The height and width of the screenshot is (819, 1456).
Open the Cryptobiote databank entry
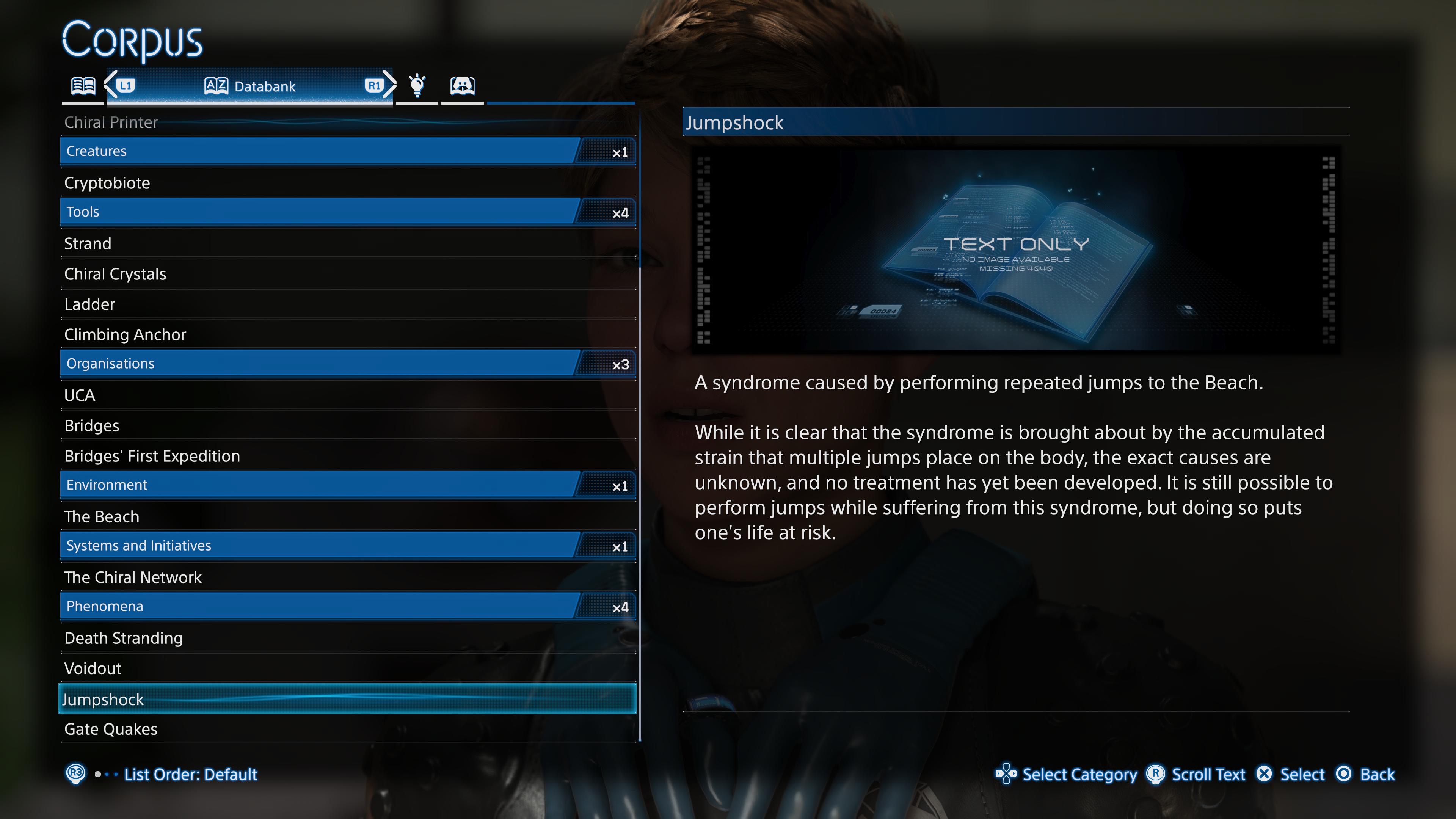pos(107,182)
